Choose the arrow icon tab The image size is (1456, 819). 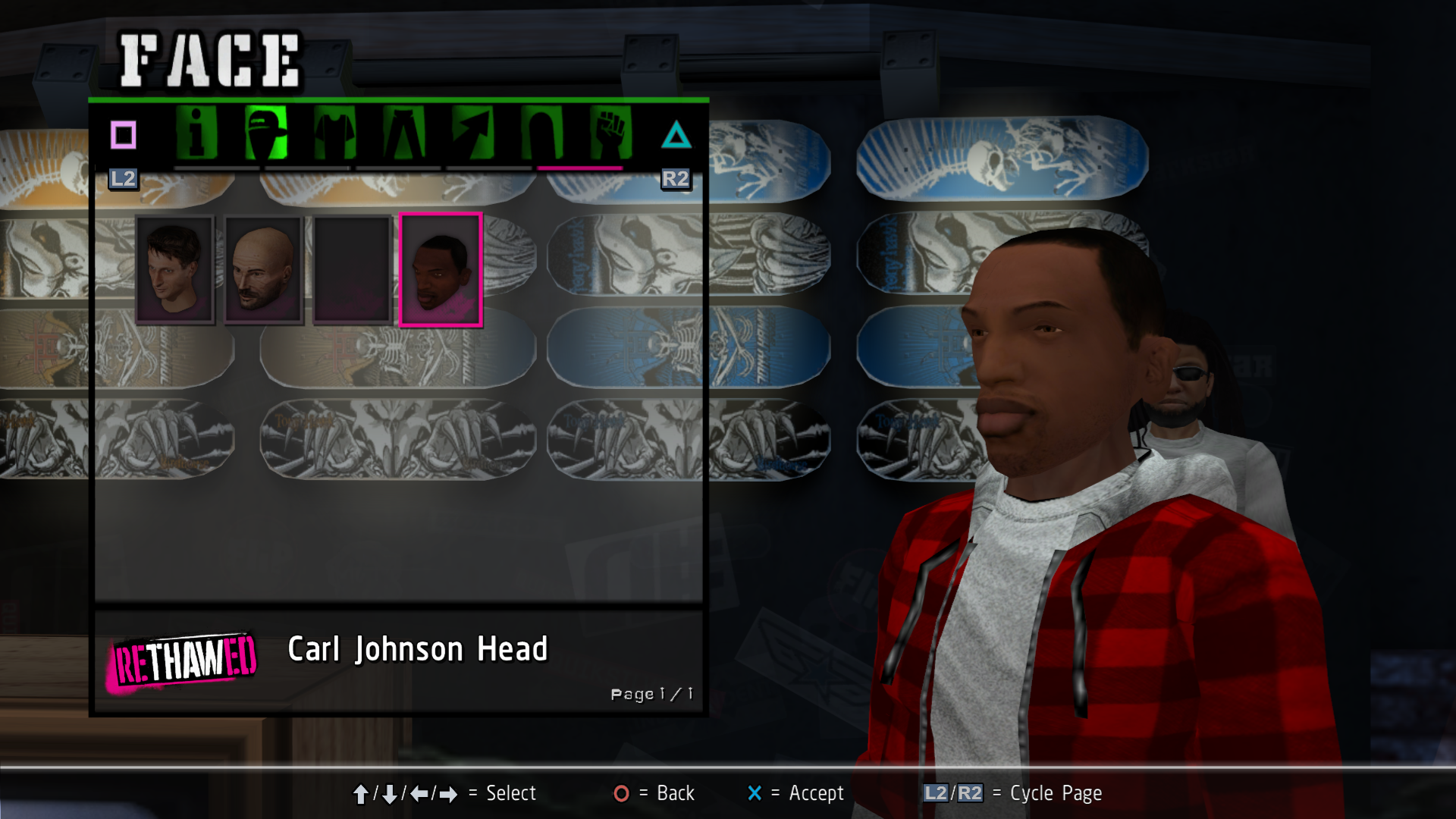[x=472, y=133]
